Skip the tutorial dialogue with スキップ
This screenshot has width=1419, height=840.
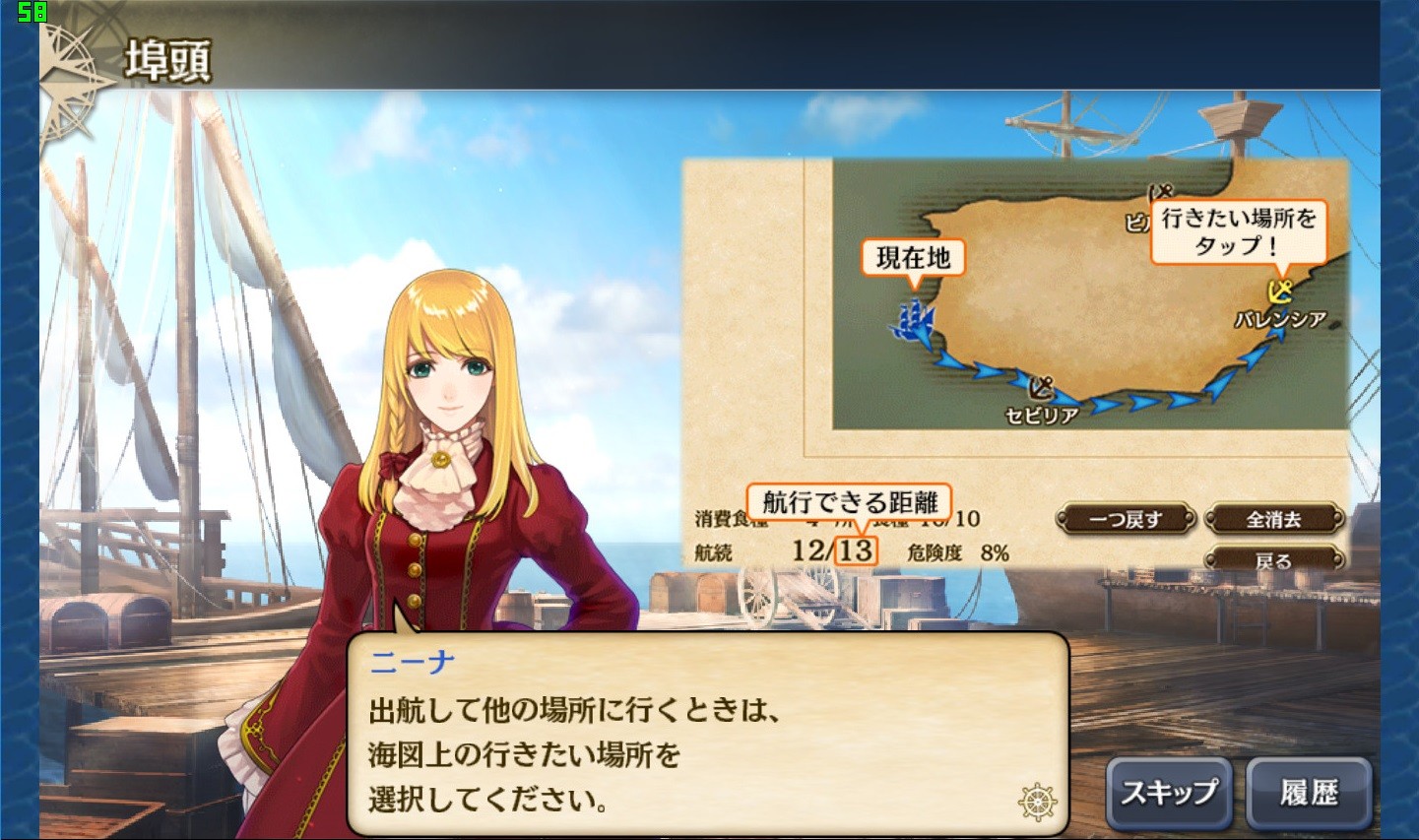(1169, 793)
